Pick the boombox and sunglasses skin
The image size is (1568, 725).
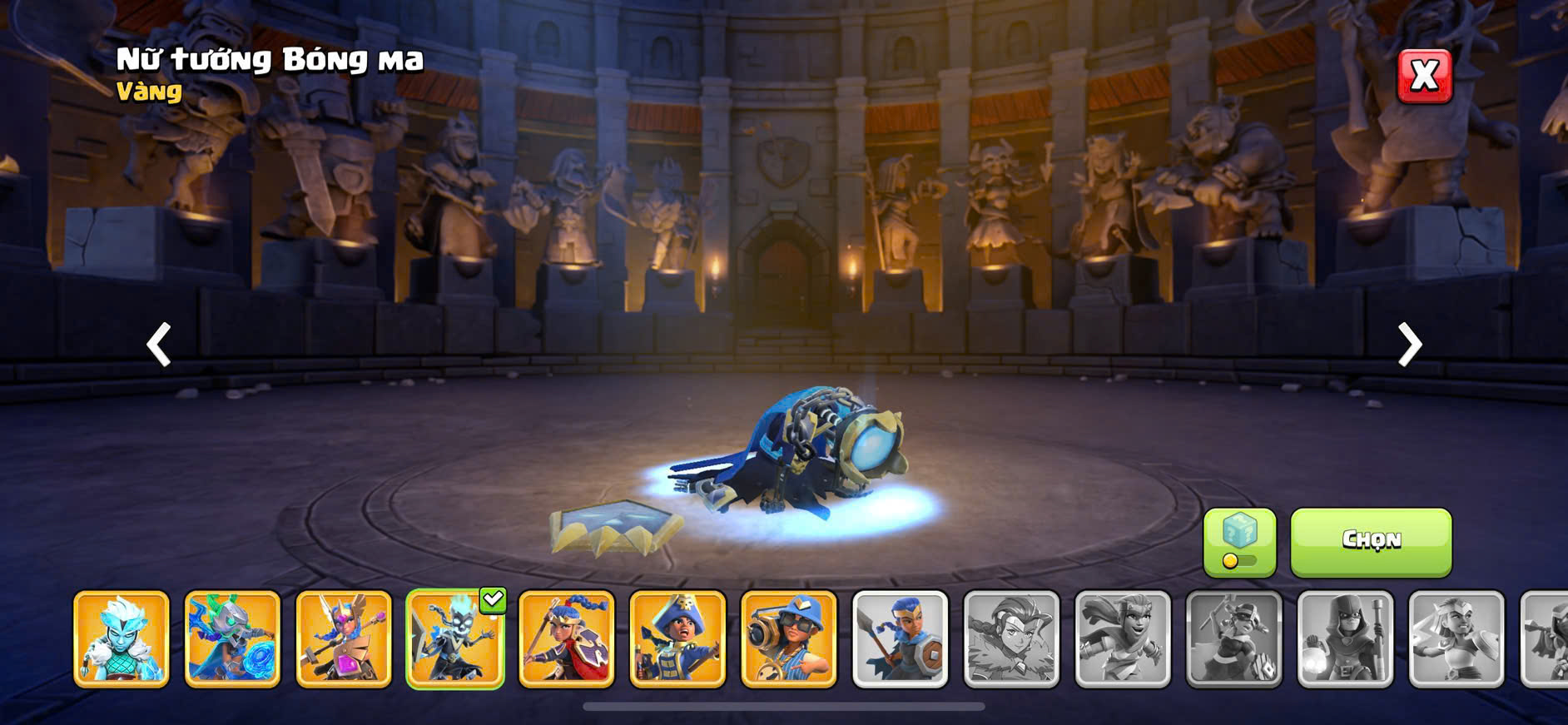789,639
